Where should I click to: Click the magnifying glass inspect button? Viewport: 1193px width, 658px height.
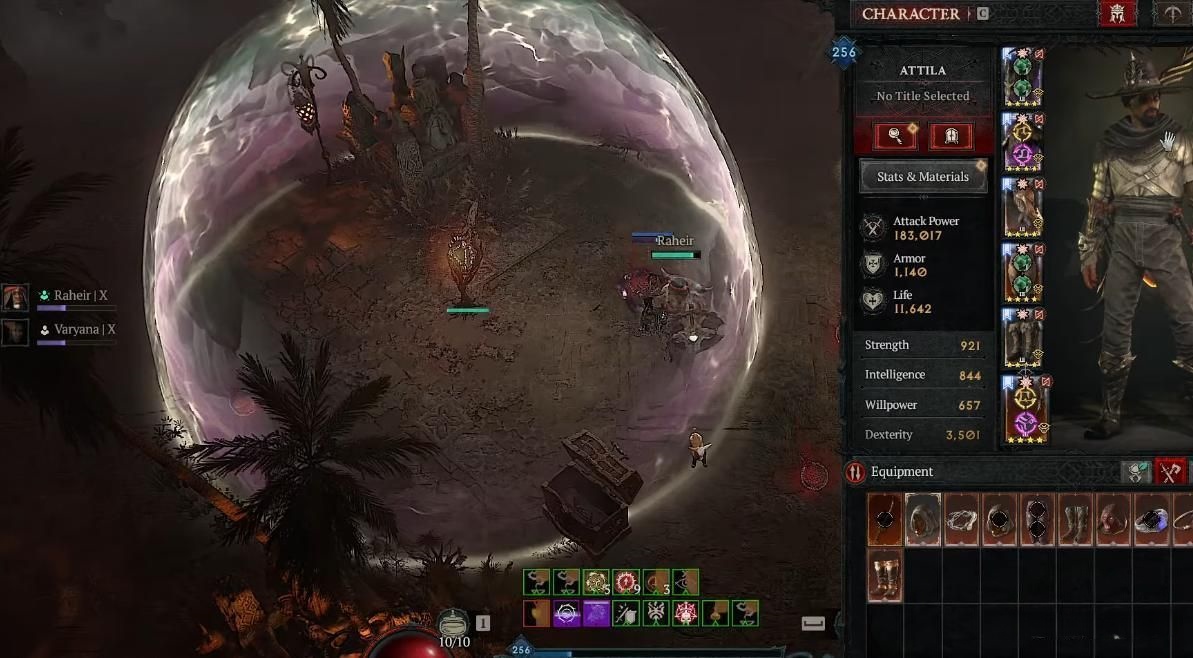point(895,136)
